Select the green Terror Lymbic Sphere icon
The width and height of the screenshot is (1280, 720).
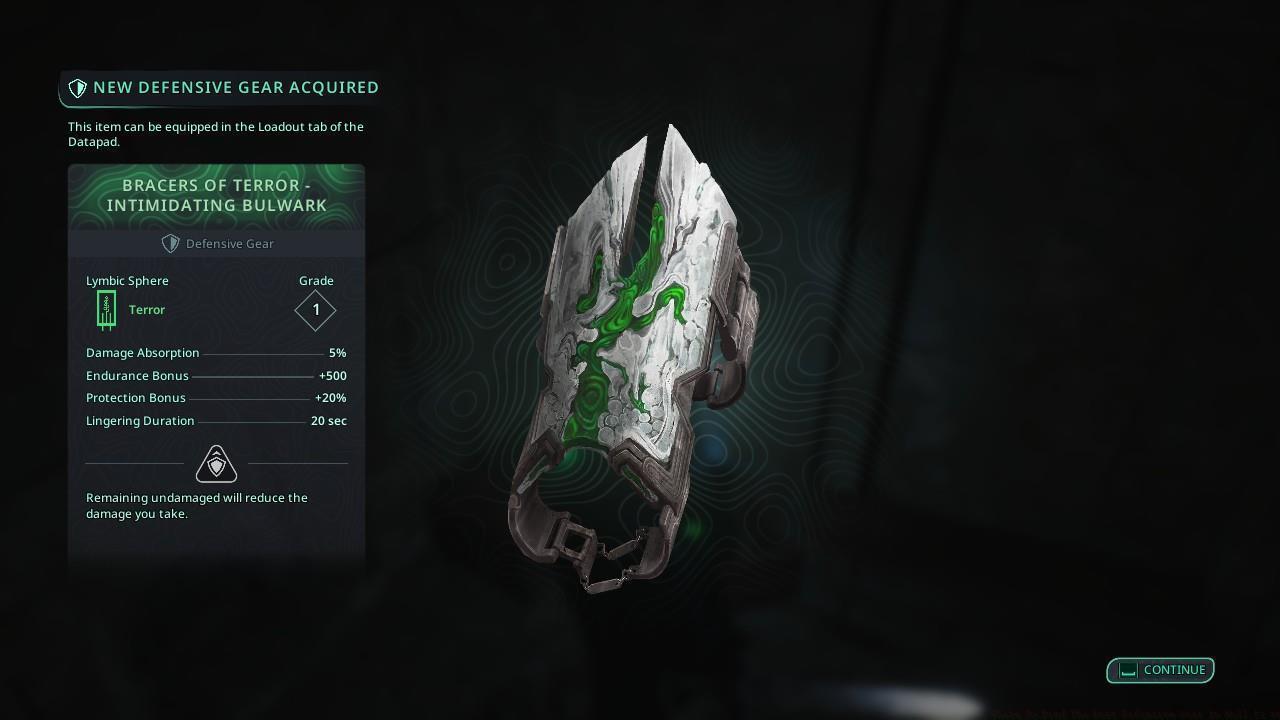(106, 309)
